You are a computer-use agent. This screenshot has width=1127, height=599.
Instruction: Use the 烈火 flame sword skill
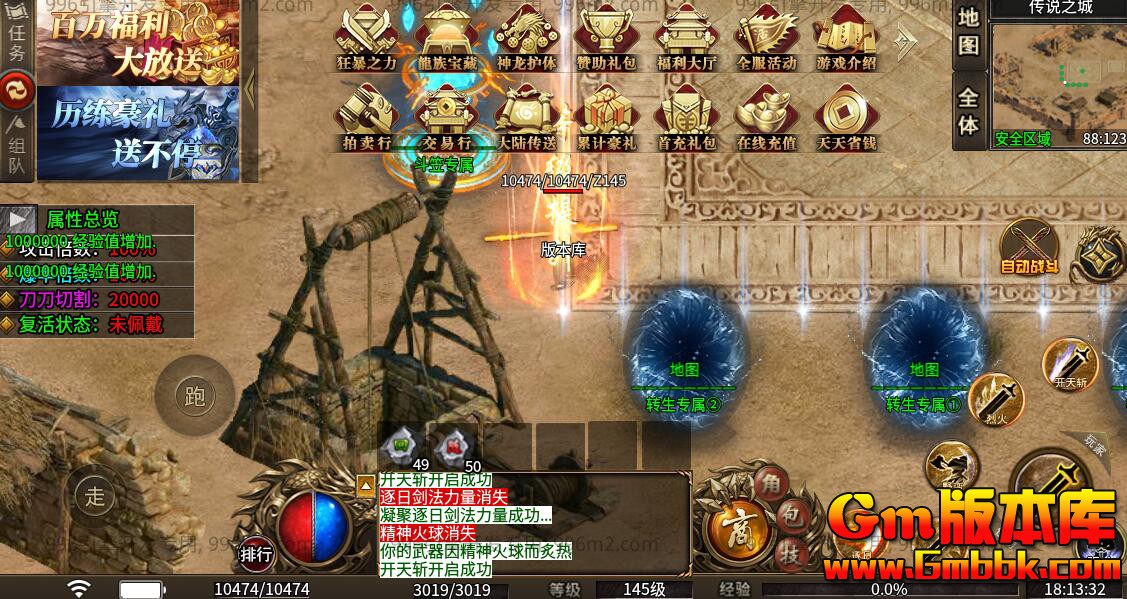tap(995, 402)
